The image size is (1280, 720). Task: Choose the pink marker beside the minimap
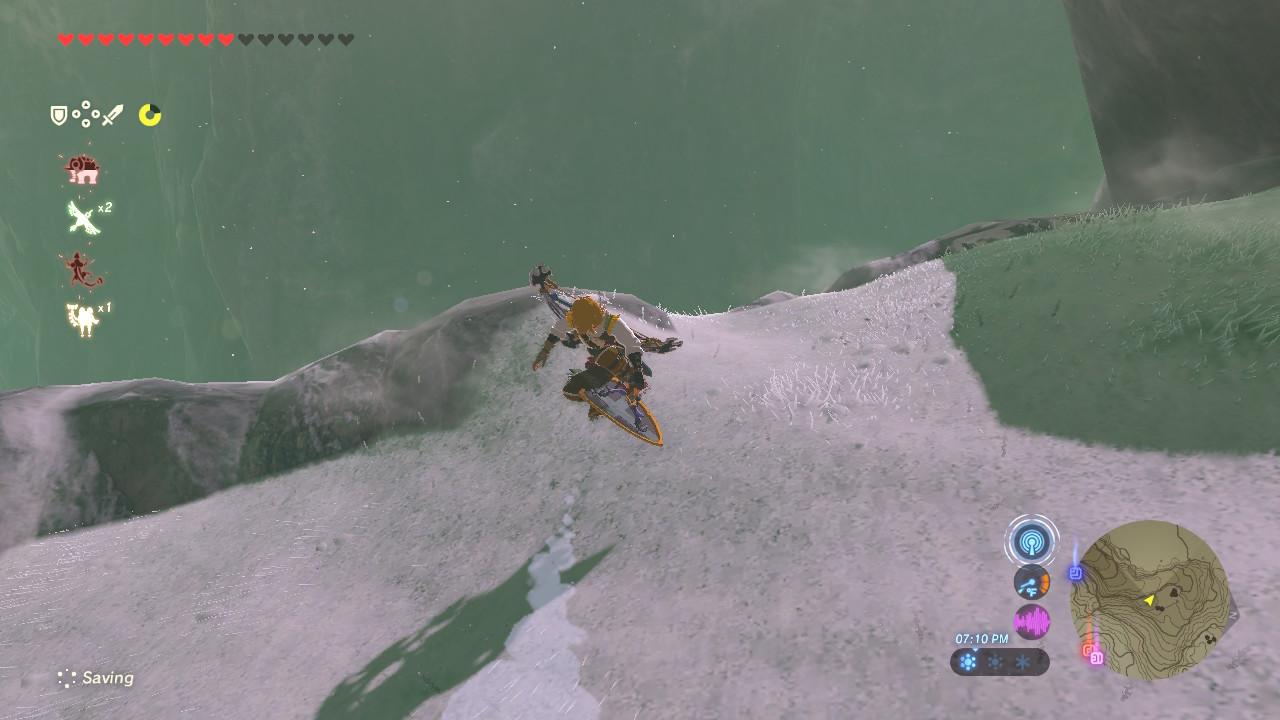tap(1097, 658)
